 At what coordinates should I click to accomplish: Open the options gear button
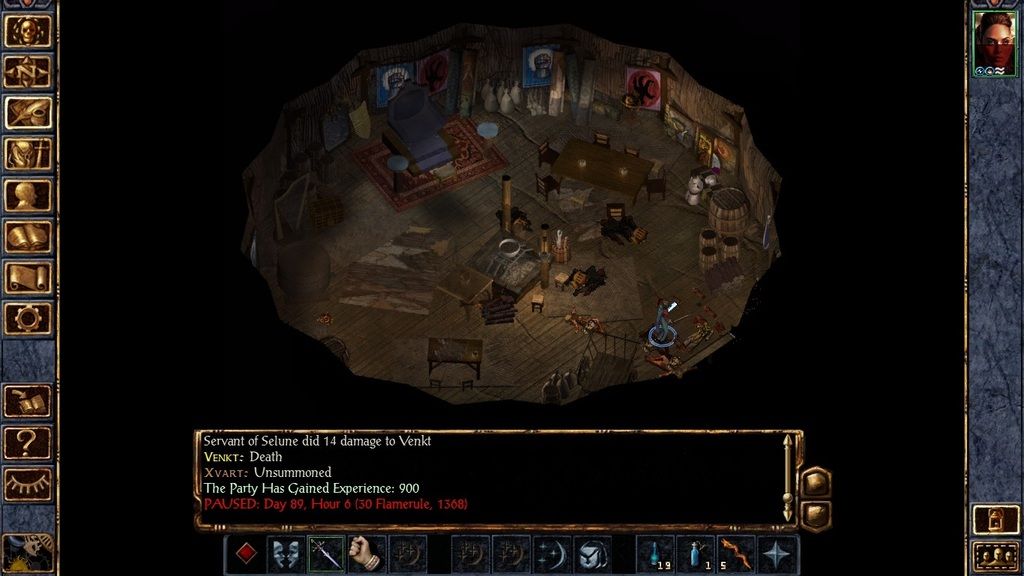27,318
